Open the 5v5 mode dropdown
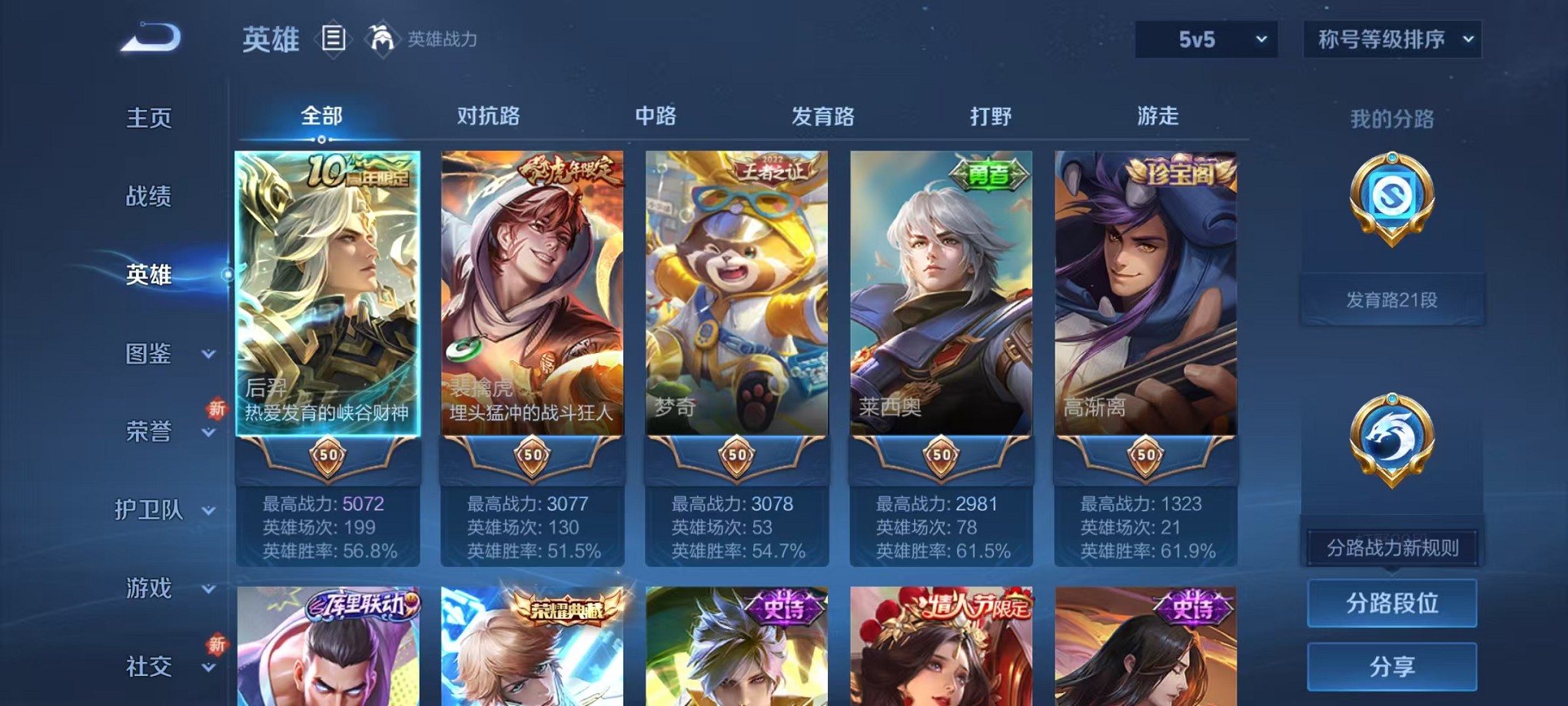The image size is (1568, 706). [1205, 38]
